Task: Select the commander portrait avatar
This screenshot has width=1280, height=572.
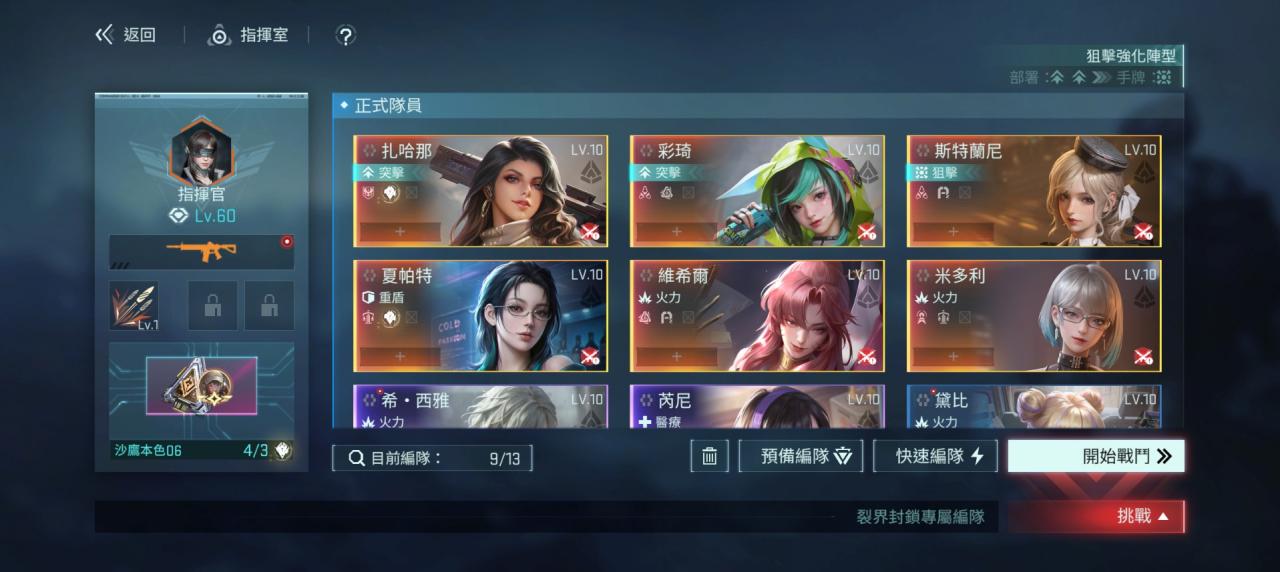Action: point(201,151)
